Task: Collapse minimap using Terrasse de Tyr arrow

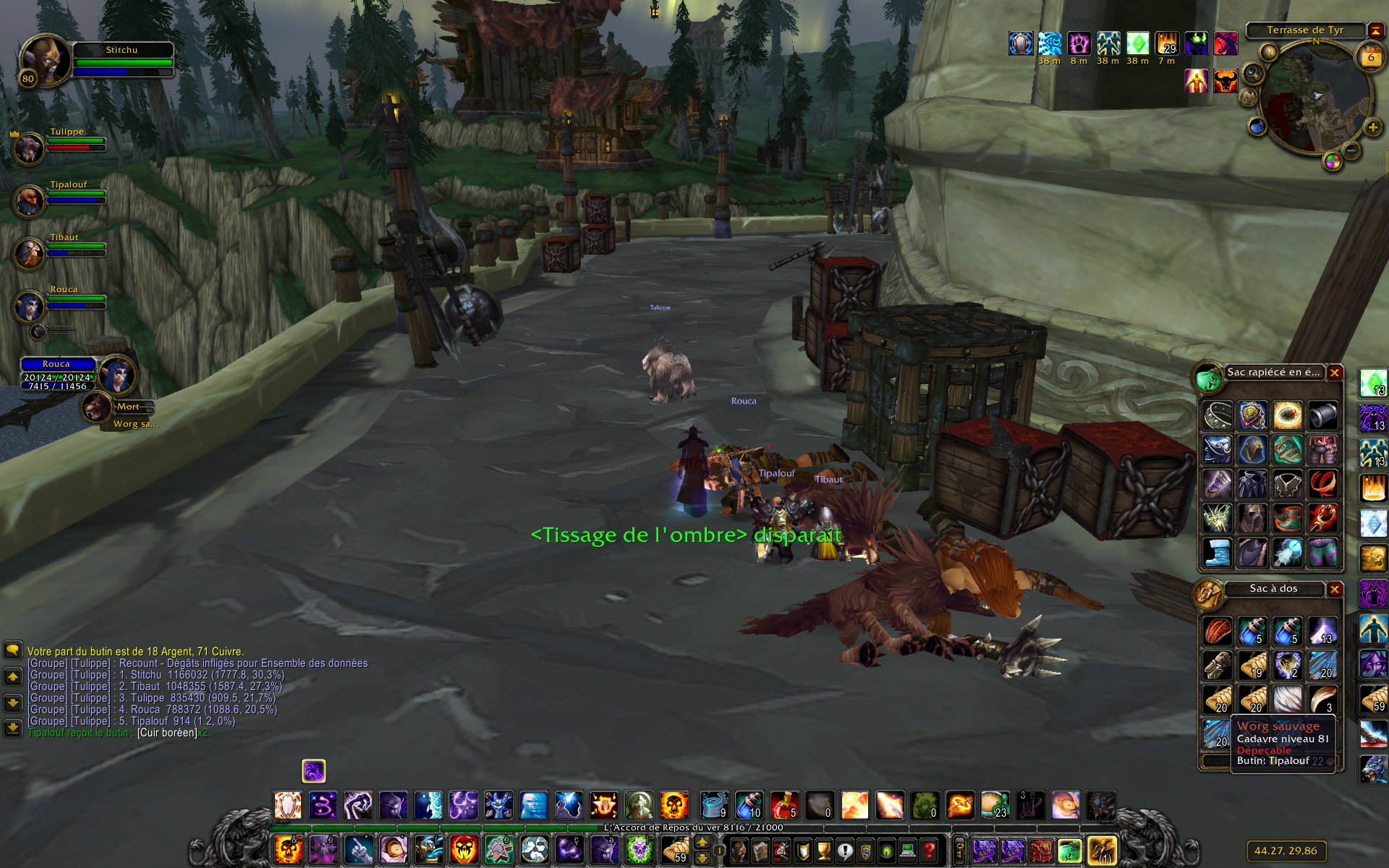Action: (x=1375, y=30)
